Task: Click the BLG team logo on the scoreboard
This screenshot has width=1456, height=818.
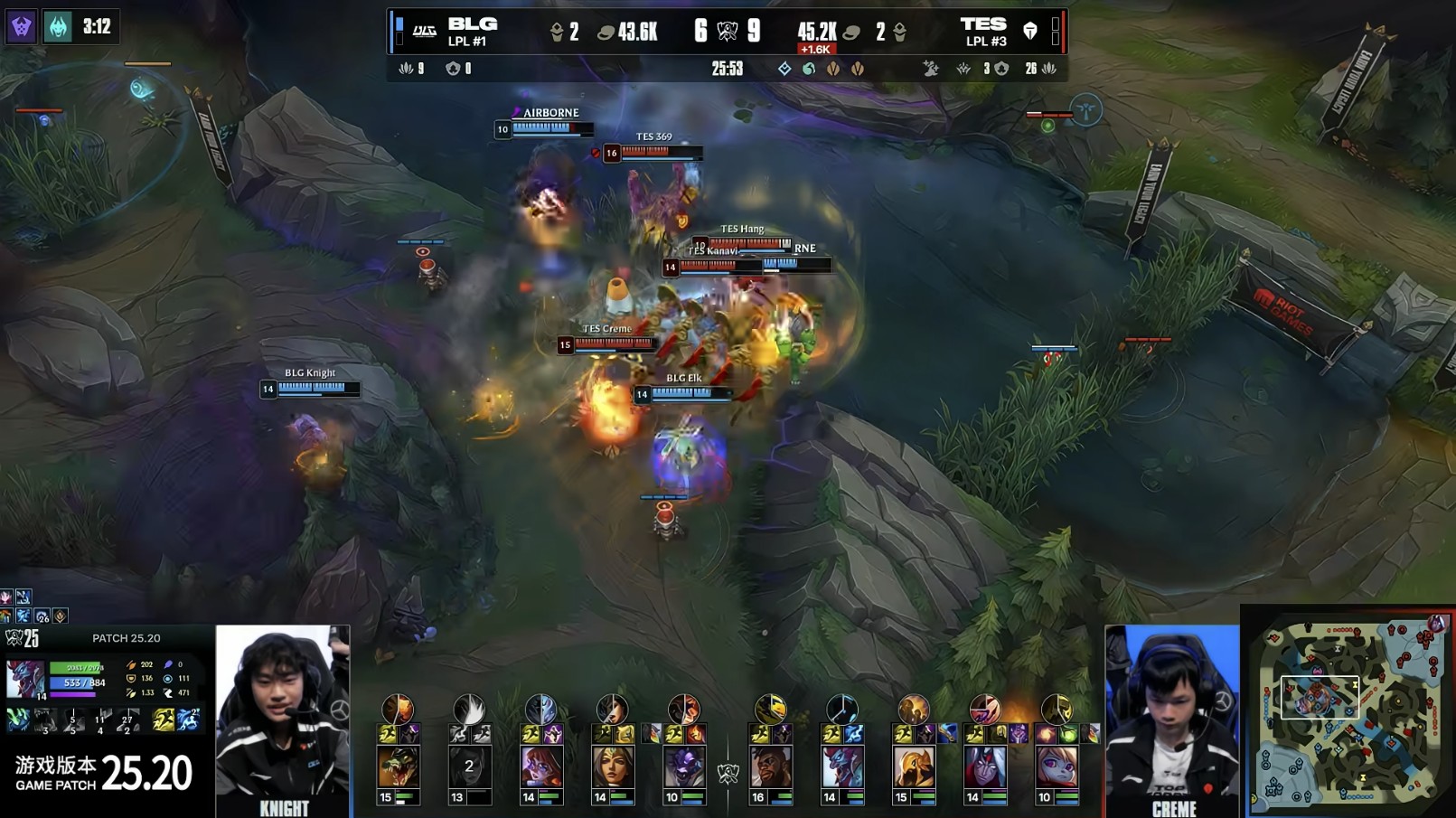Action: (x=424, y=32)
